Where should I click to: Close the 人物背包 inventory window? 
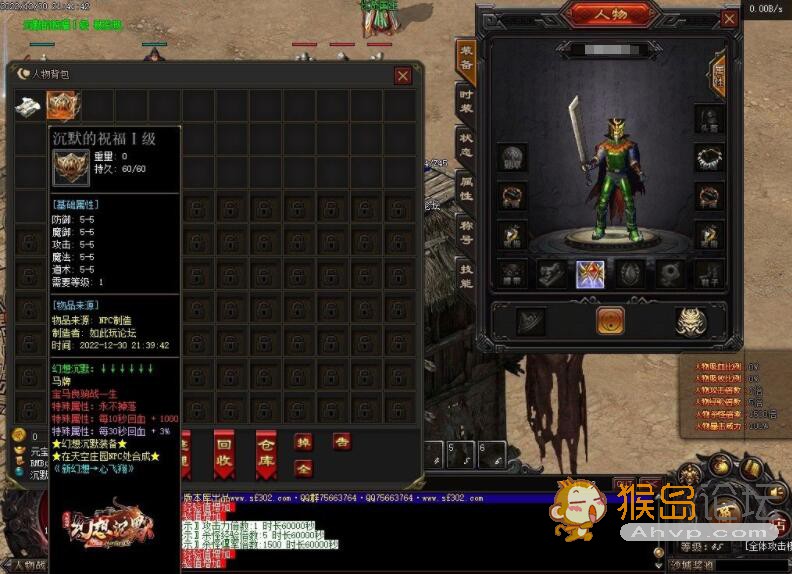coord(402,75)
